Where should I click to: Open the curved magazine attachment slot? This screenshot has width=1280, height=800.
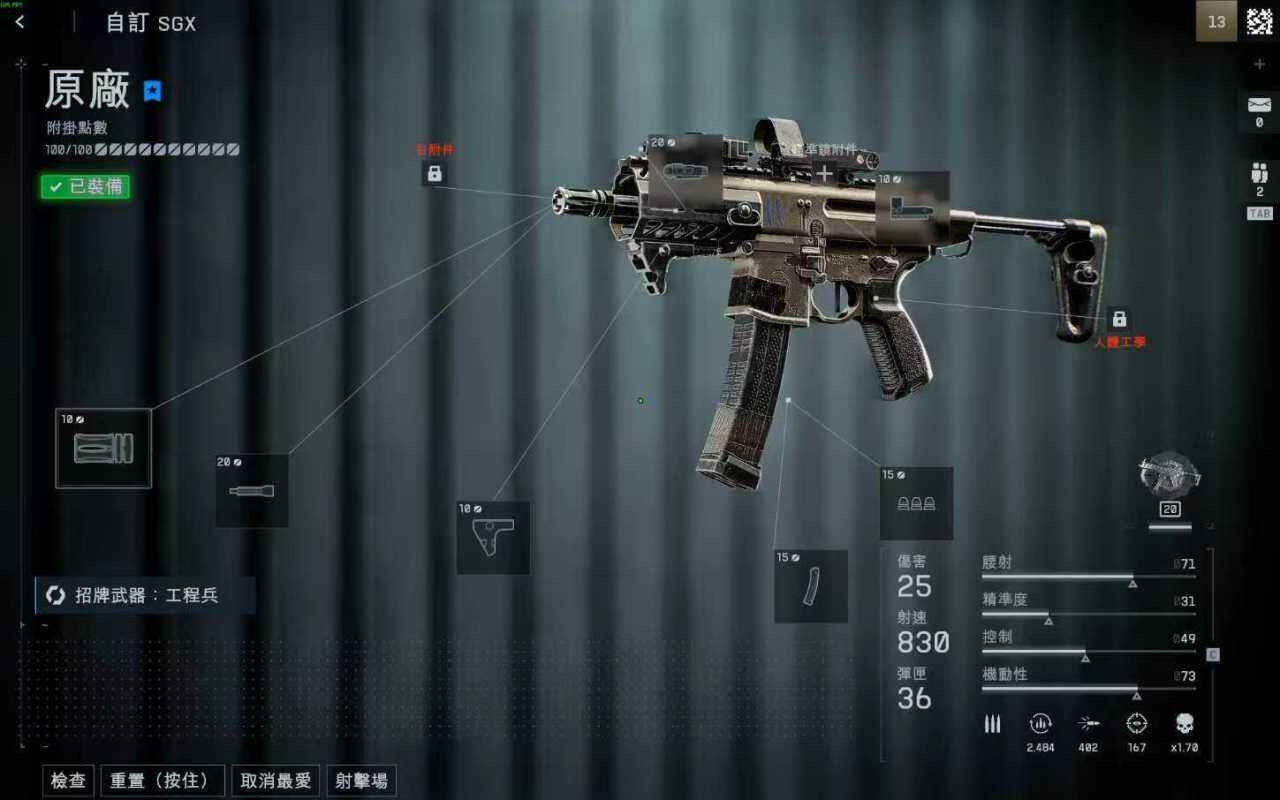[x=810, y=586]
